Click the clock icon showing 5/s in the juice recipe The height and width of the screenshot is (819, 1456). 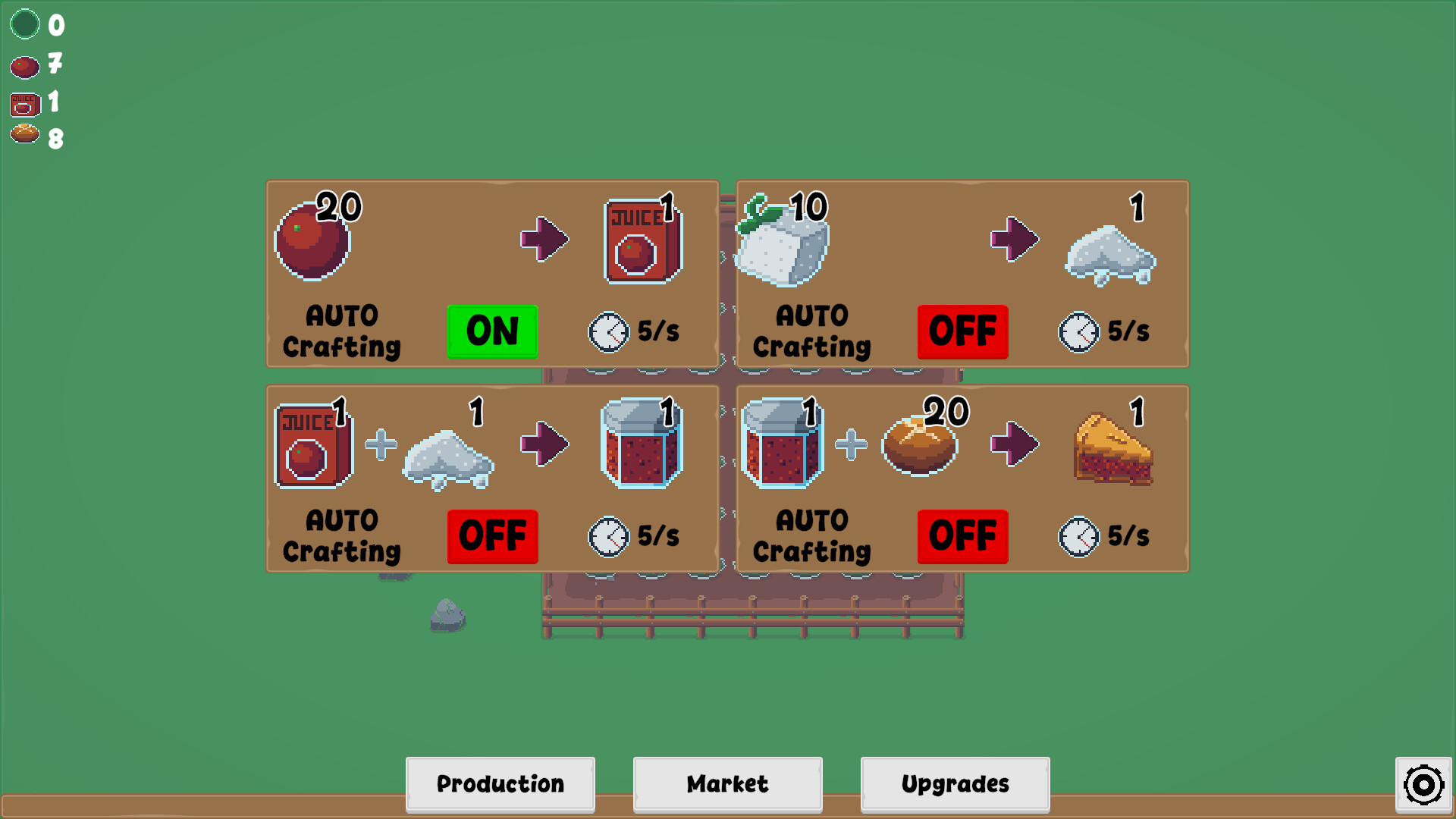(x=607, y=331)
